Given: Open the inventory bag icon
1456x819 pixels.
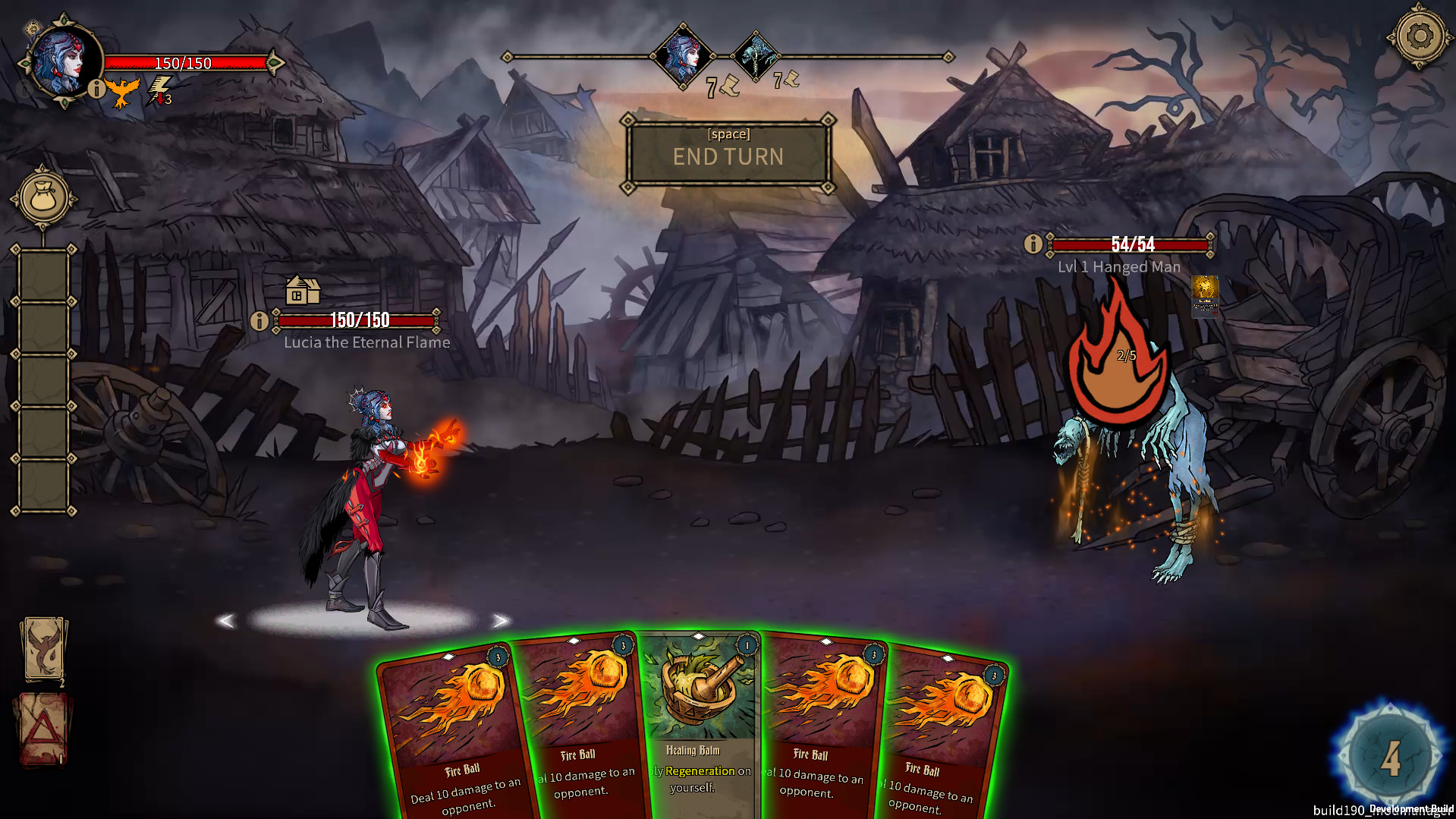Looking at the screenshot, I should (42, 199).
